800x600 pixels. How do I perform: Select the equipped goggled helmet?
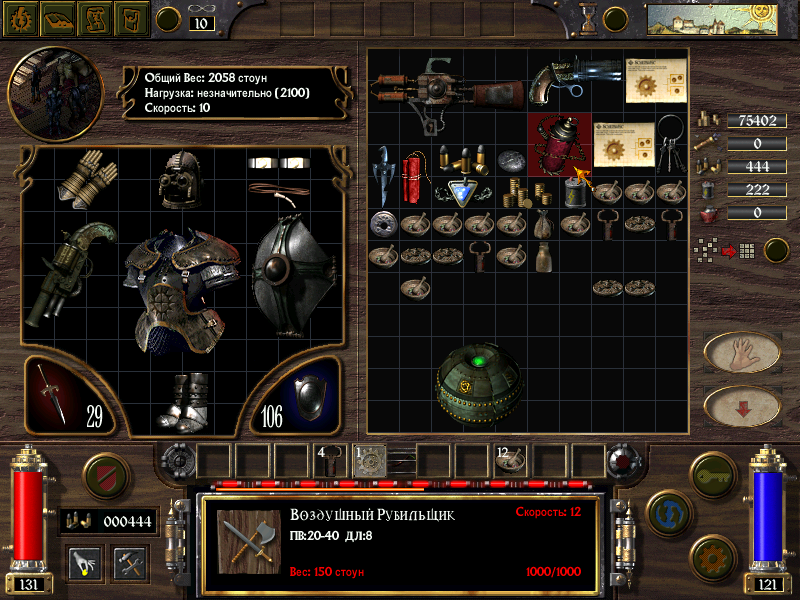click(x=182, y=178)
